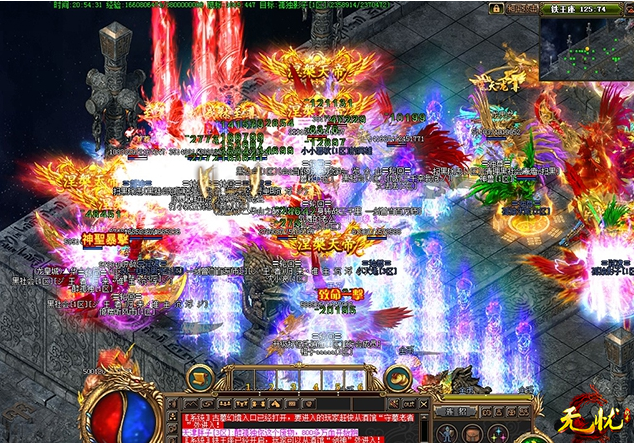Click the text button beside the padlock

click(x=520, y=8)
